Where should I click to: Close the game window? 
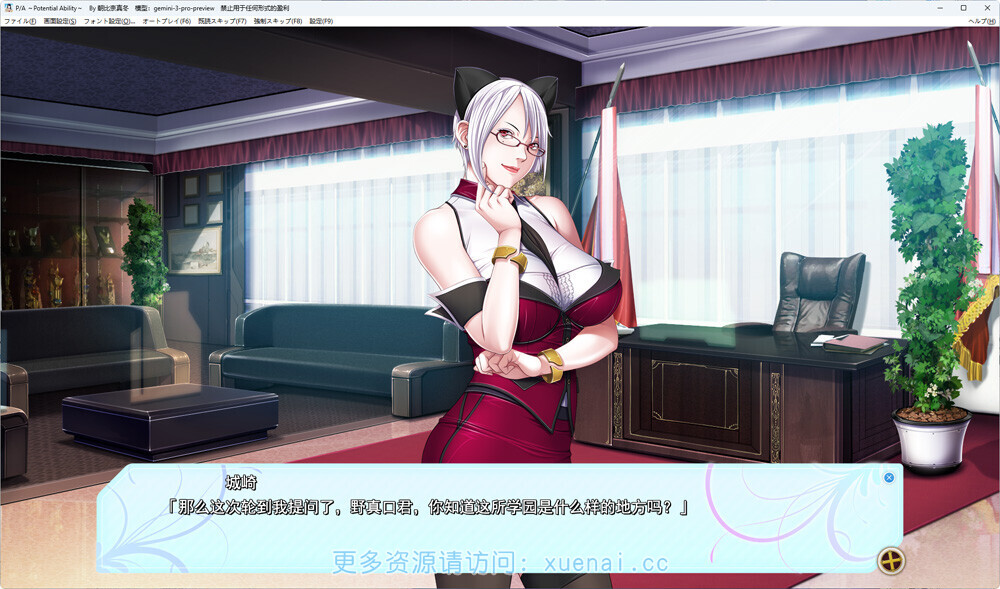click(987, 7)
